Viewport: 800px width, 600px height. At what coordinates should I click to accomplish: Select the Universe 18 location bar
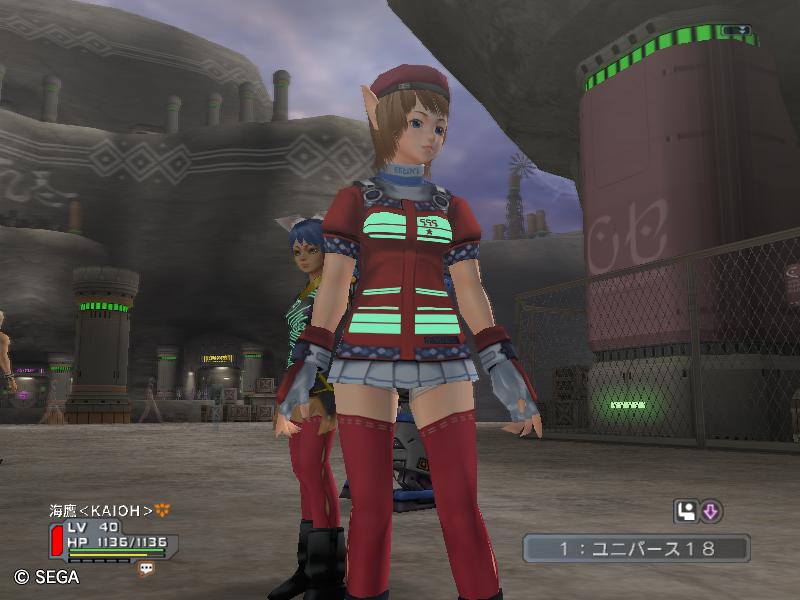click(x=636, y=548)
